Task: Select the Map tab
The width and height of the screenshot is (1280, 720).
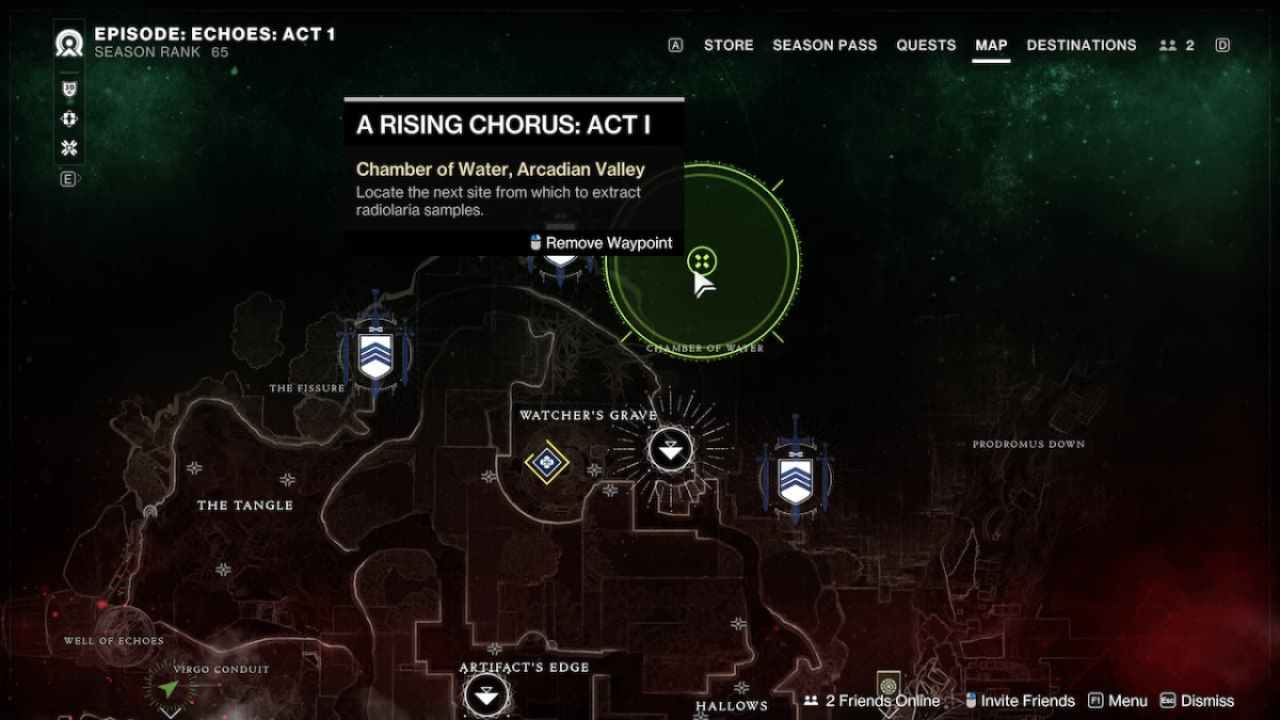Action: 991,45
